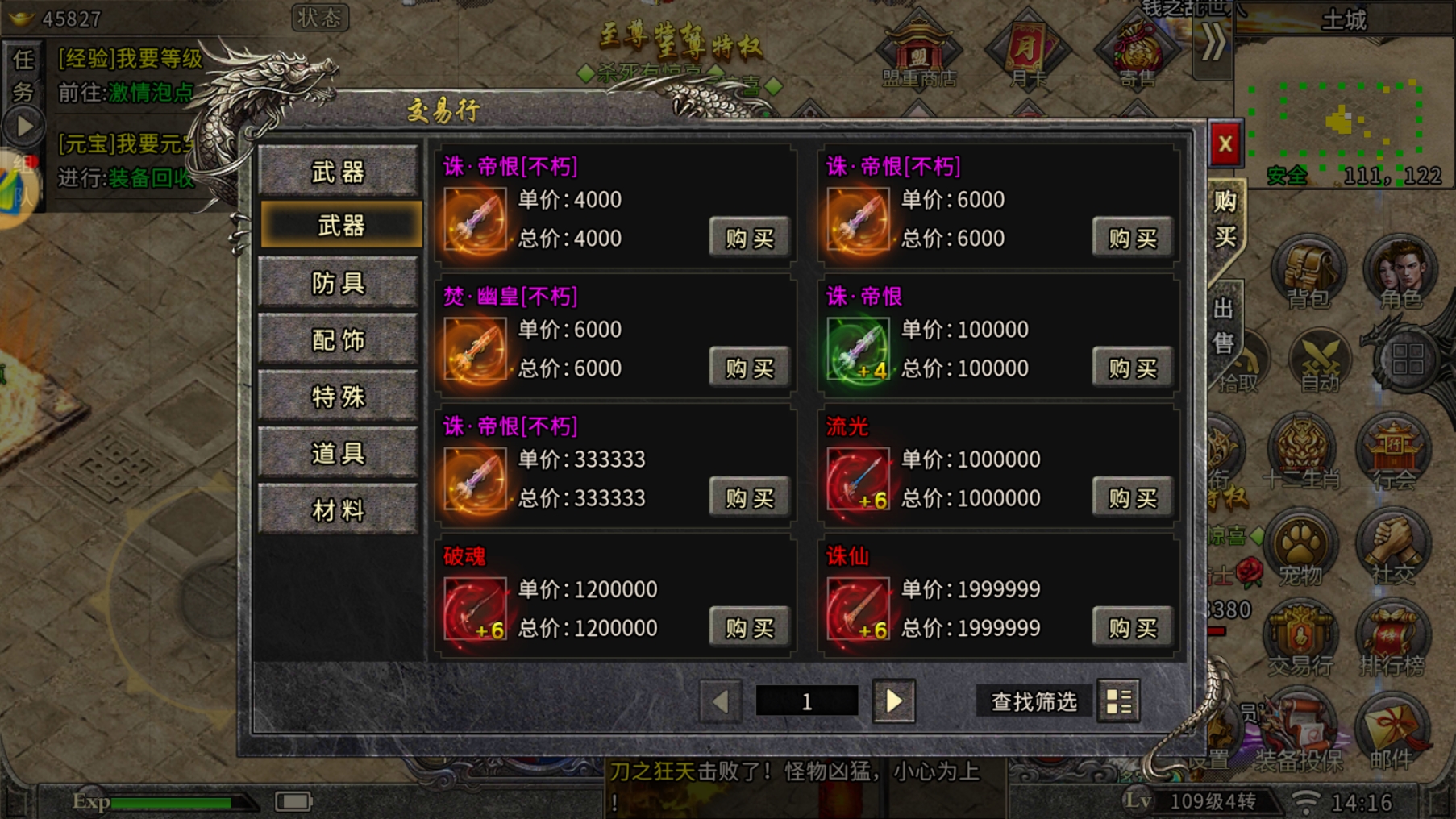This screenshot has height=819, width=1456.
Task: Switch to the 出售 sell tab
Action: coord(1224,325)
